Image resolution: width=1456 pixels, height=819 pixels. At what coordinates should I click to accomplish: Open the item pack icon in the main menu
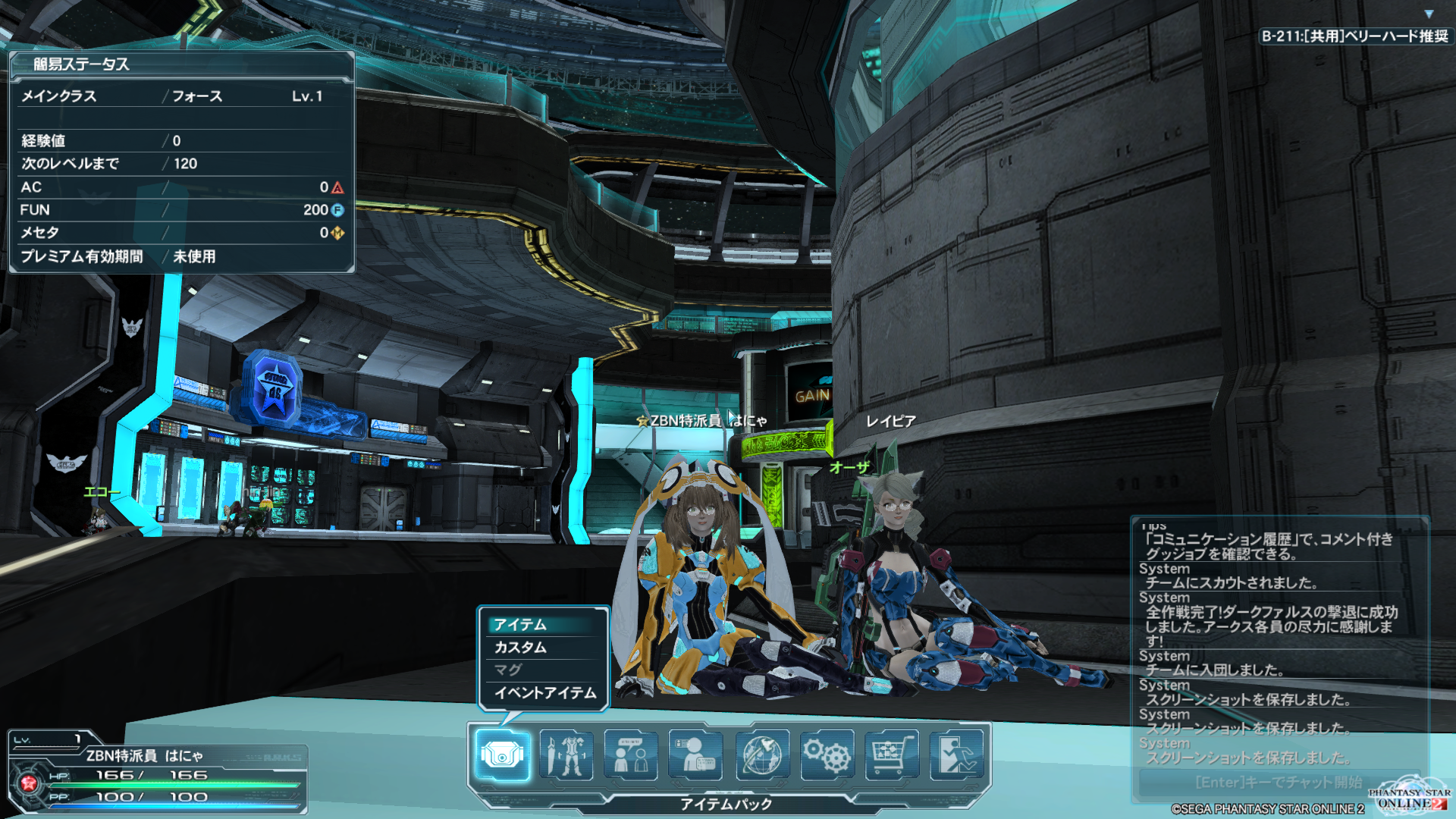(502, 754)
